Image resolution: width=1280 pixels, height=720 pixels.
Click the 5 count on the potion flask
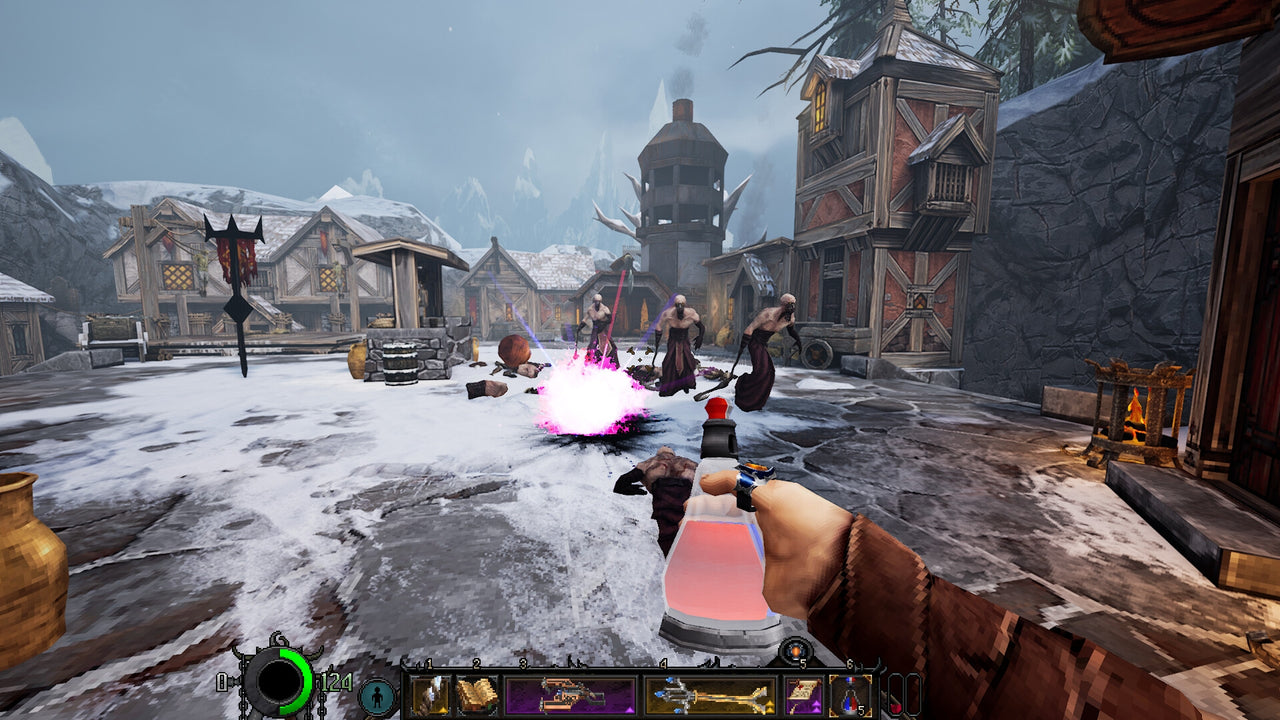862,708
